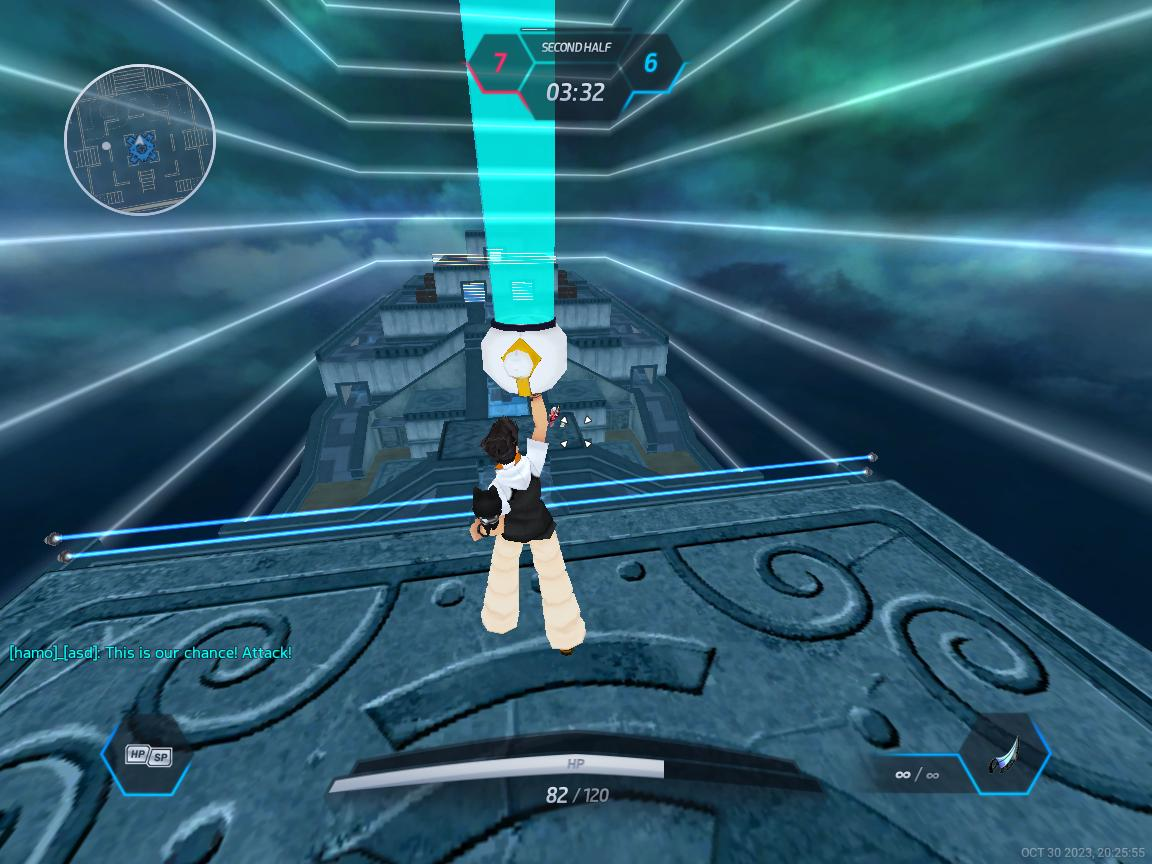
Task: Click the circular minimap
Action: click(140, 140)
